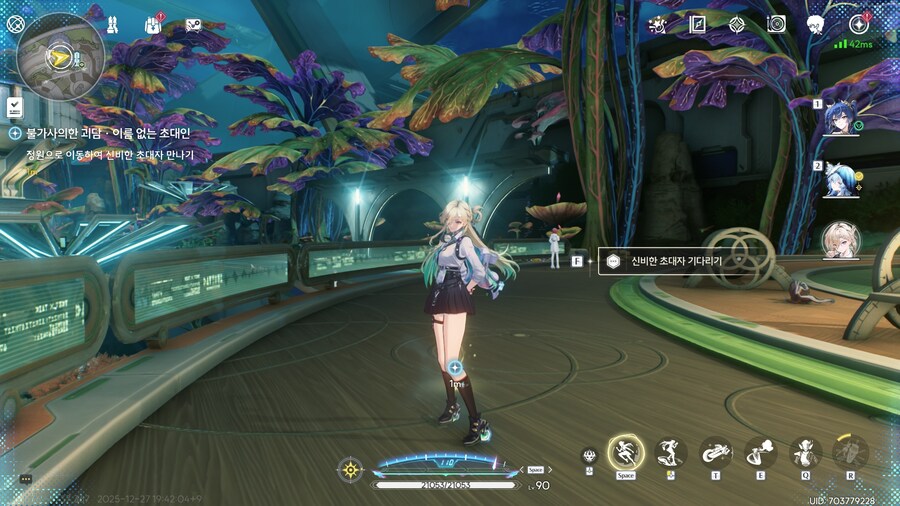The width and height of the screenshot is (900, 506).
Task: Open the camera photo mode icon
Action: (776, 24)
